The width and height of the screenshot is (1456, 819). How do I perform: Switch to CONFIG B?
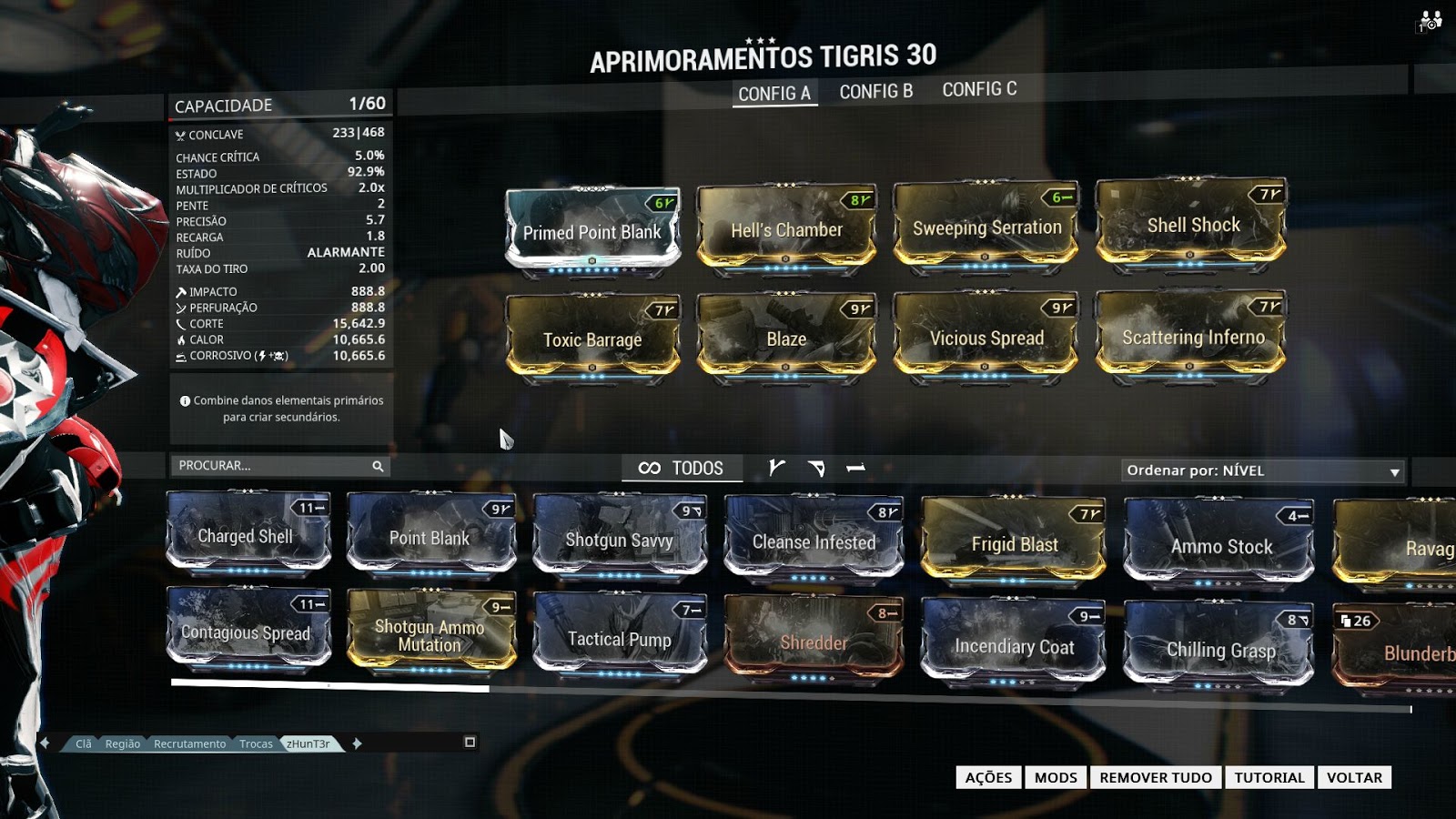[x=875, y=88]
